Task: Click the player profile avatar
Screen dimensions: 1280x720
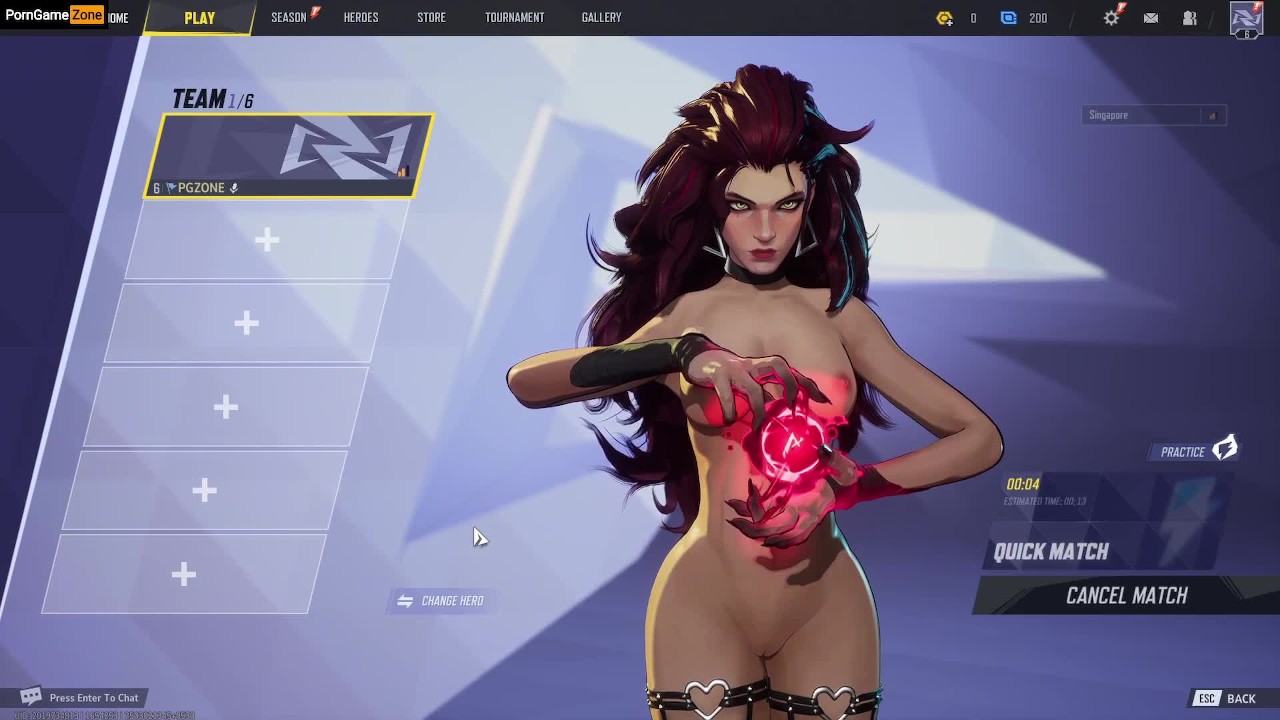Action: [x=1246, y=18]
